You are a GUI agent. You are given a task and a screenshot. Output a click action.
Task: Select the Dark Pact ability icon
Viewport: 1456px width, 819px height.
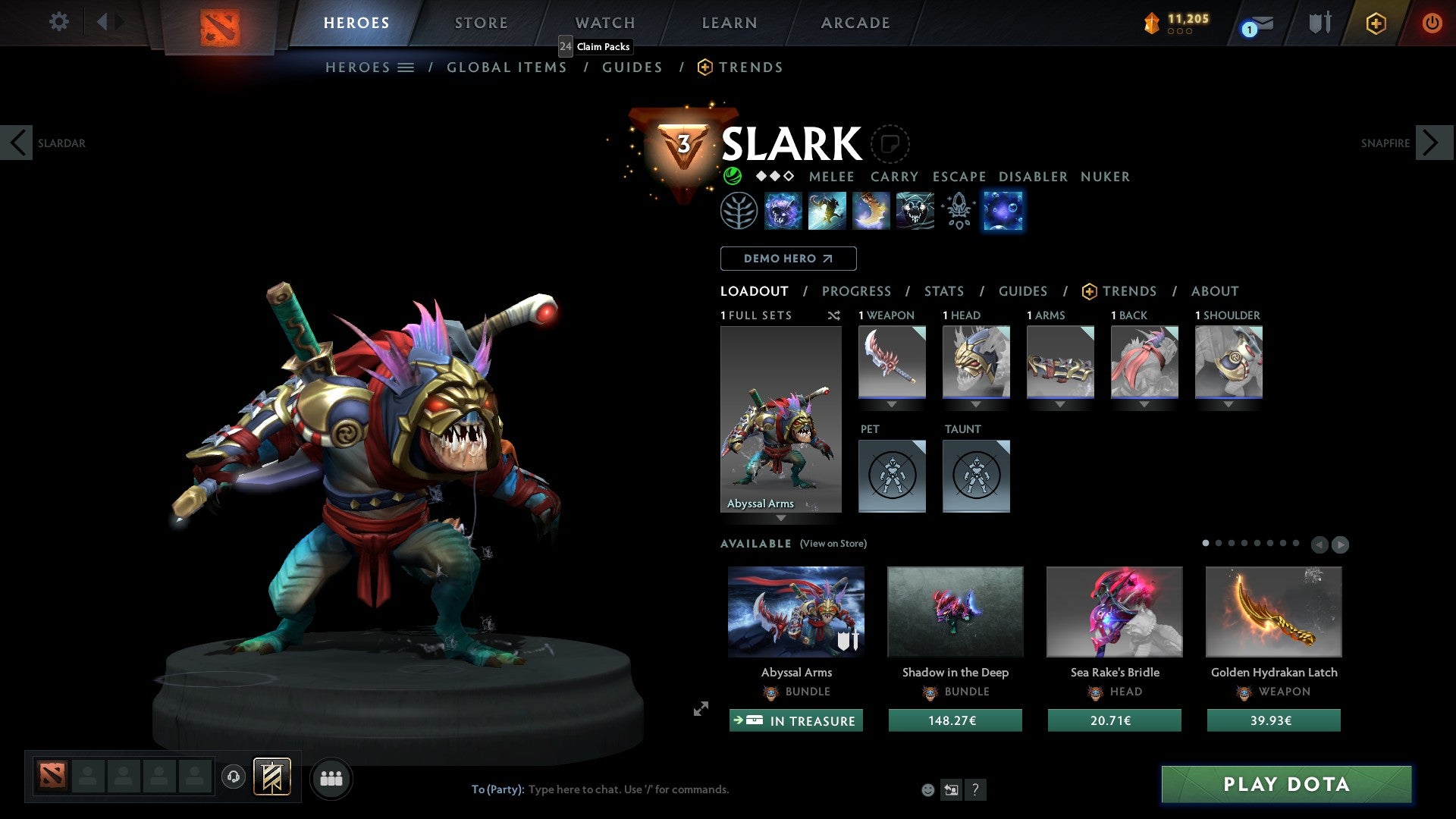782,211
